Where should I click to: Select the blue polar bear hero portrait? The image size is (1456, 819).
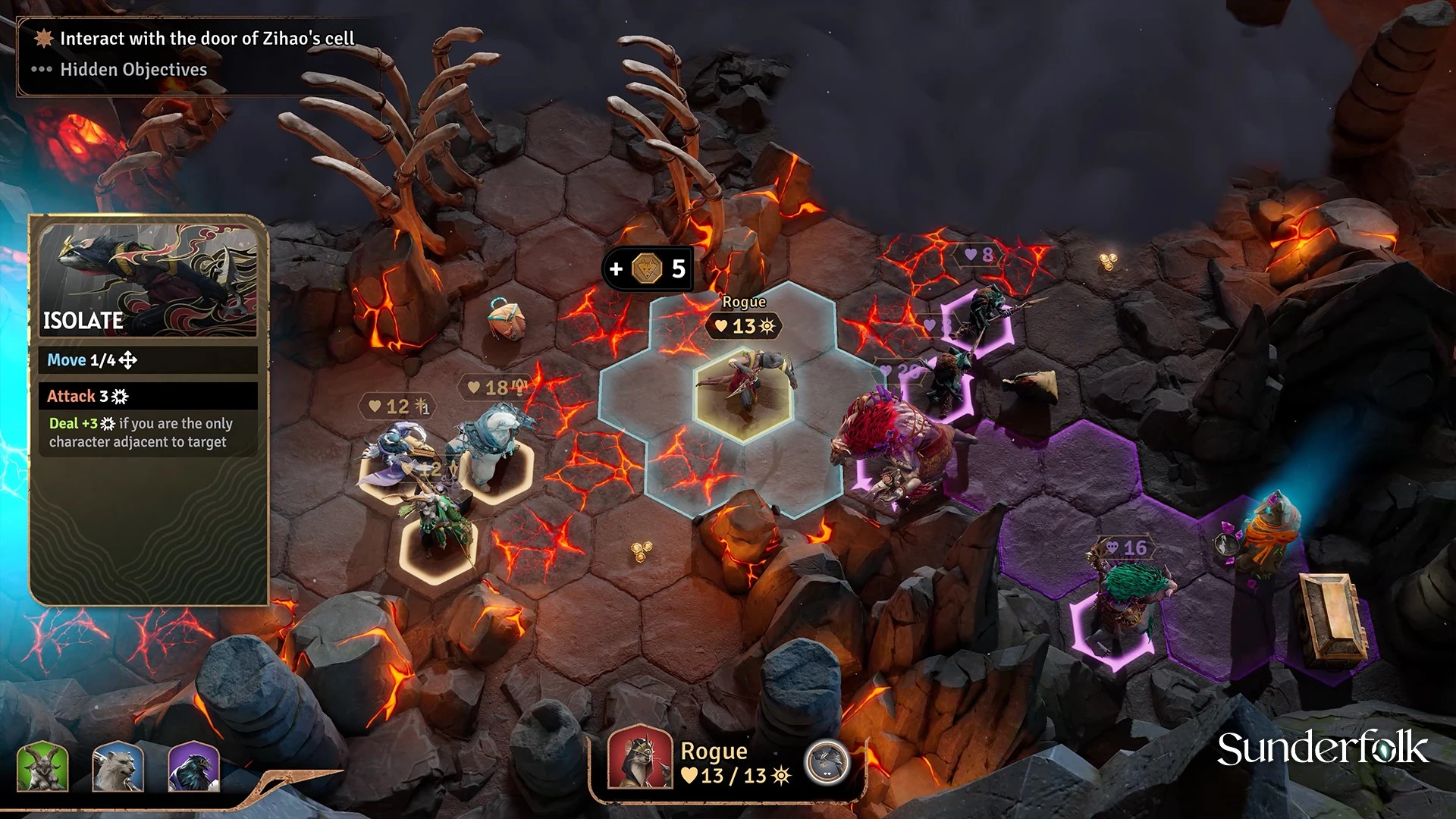(x=118, y=767)
